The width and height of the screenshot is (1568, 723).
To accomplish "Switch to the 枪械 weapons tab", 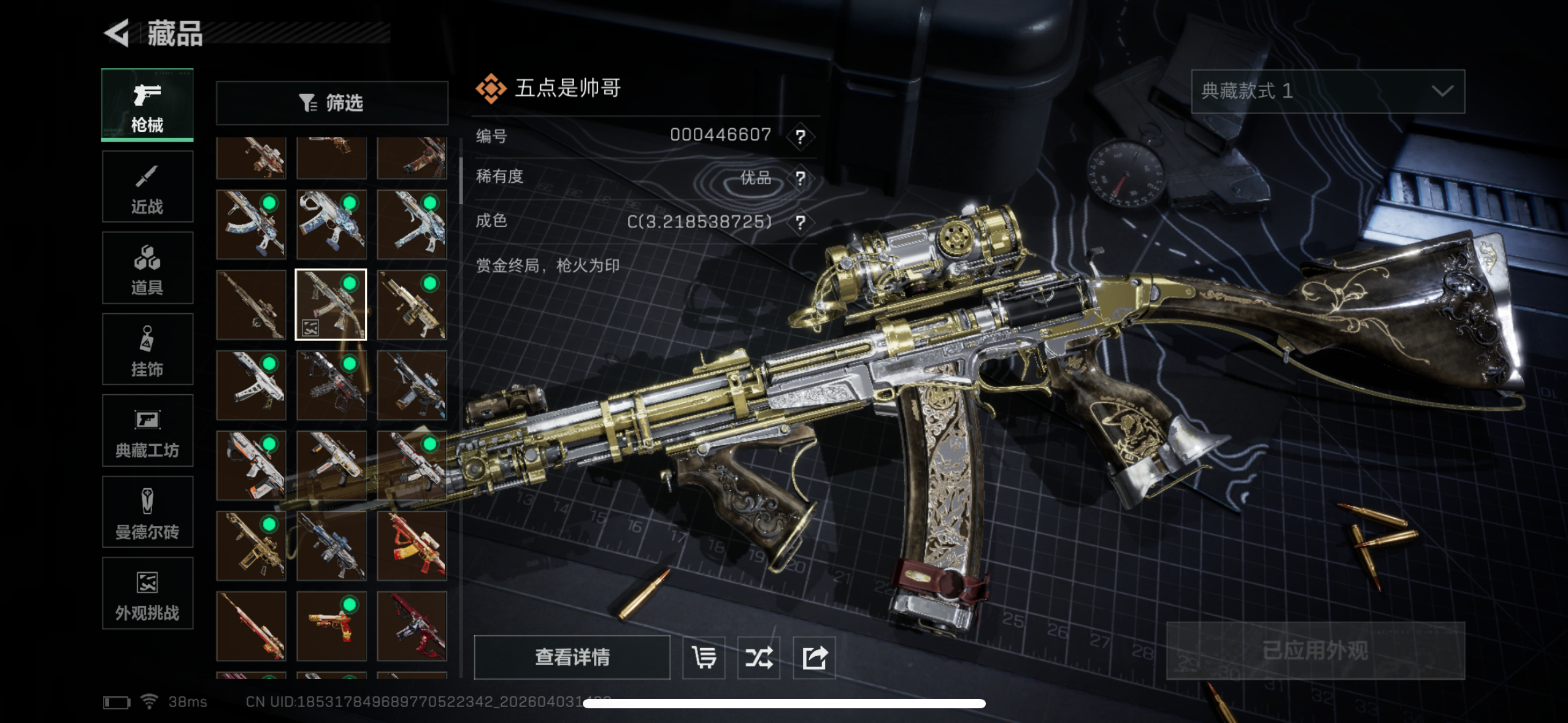I will 147,105.
